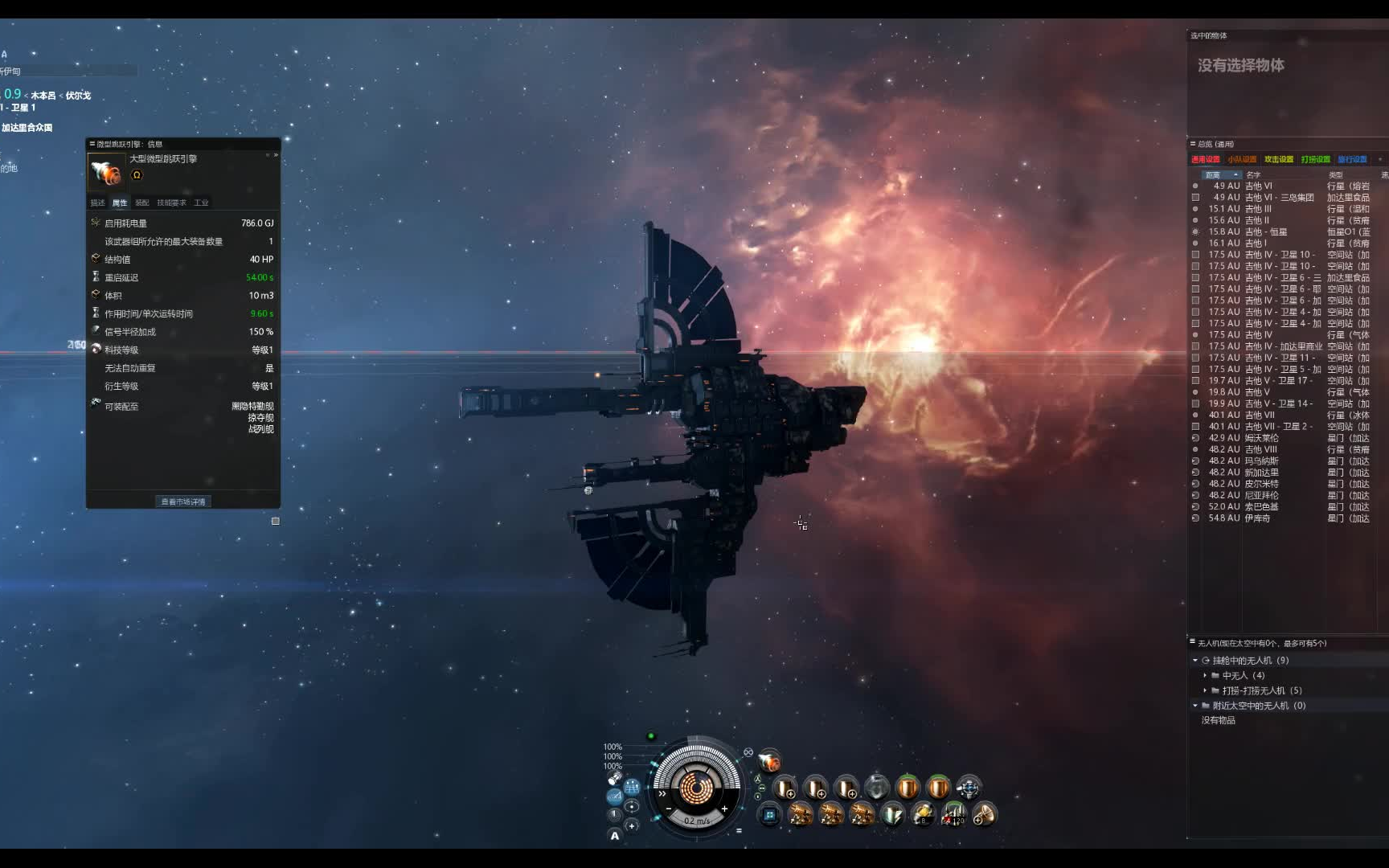The width and height of the screenshot is (1389, 868).
Task: Decrease ship speed with minus button
Action: [668, 809]
